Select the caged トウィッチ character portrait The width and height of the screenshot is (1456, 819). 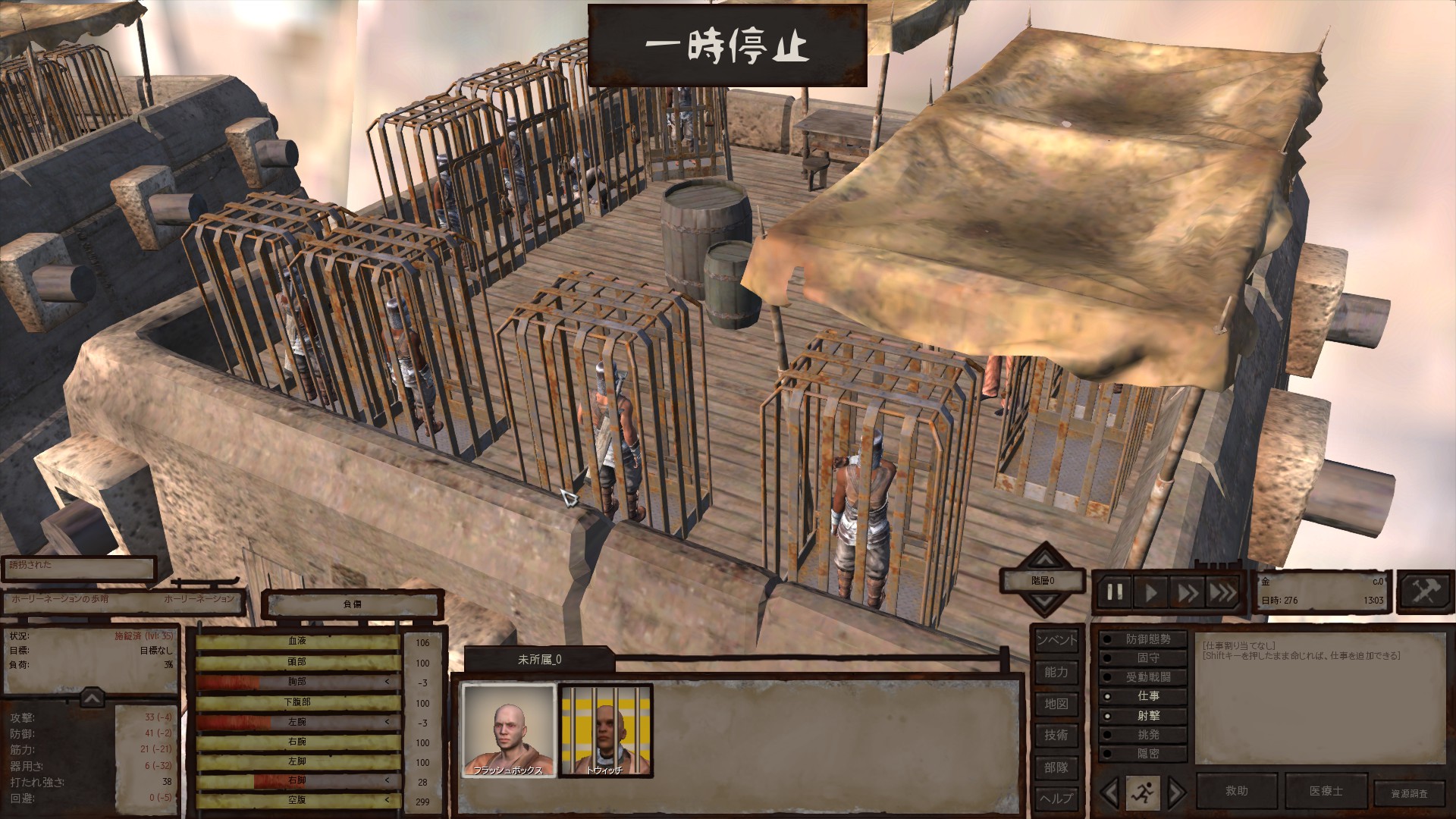point(605,731)
